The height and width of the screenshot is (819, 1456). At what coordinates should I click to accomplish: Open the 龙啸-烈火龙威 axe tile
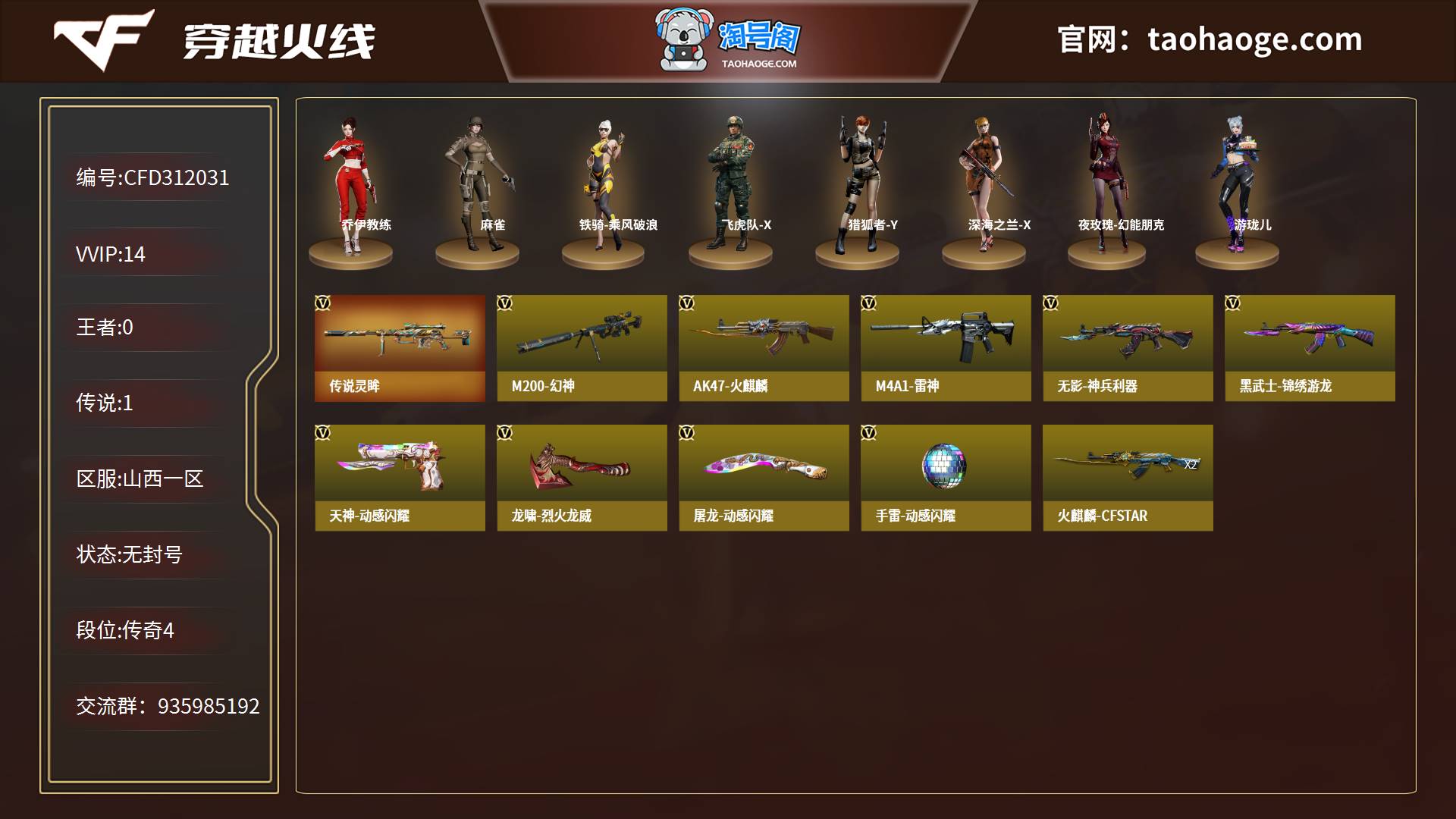[582, 478]
